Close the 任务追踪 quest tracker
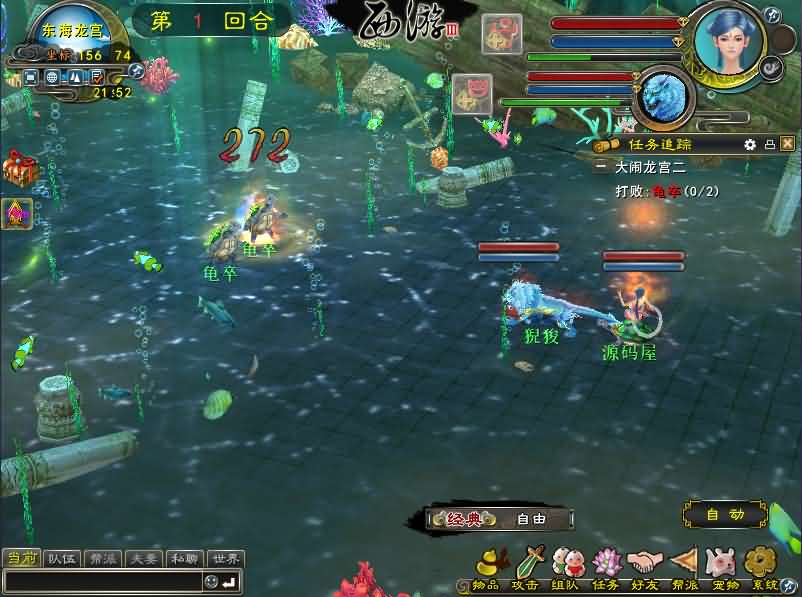This screenshot has width=802, height=597. pyautogui.click(x=787, y=144)
